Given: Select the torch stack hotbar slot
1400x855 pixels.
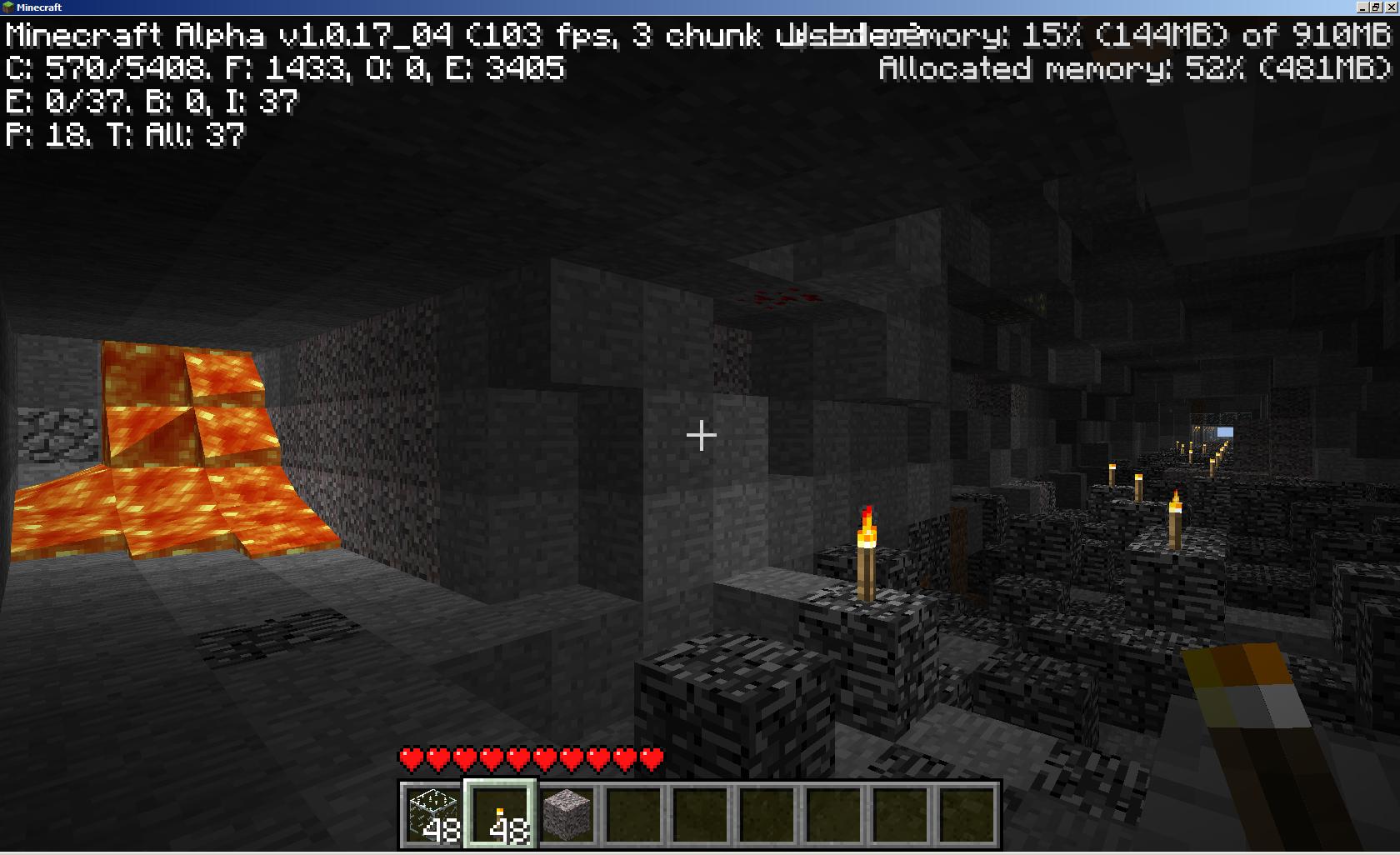Looking at the screenshot, I should coord(500,814).
